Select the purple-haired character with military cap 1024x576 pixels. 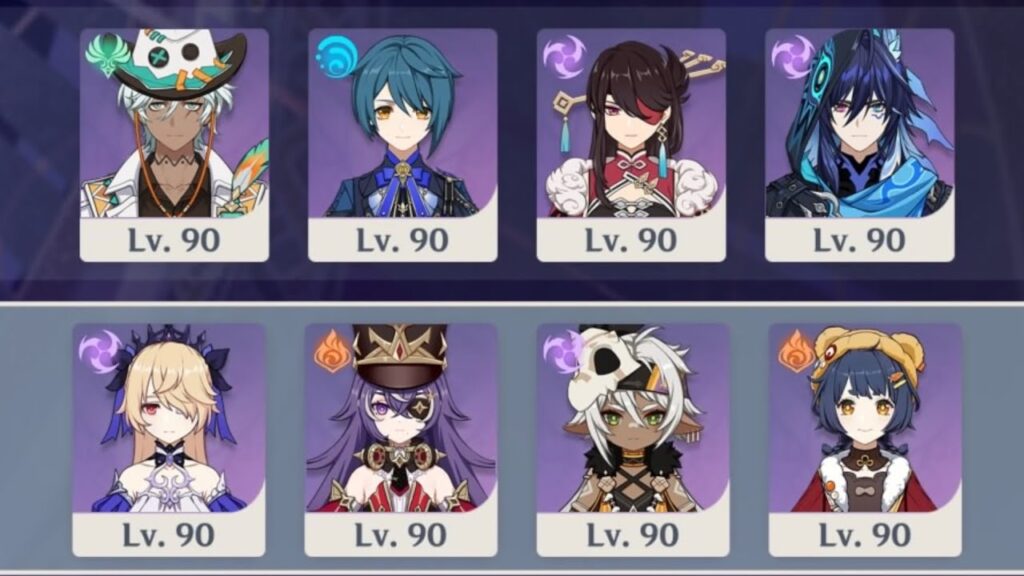click(401, 438)
